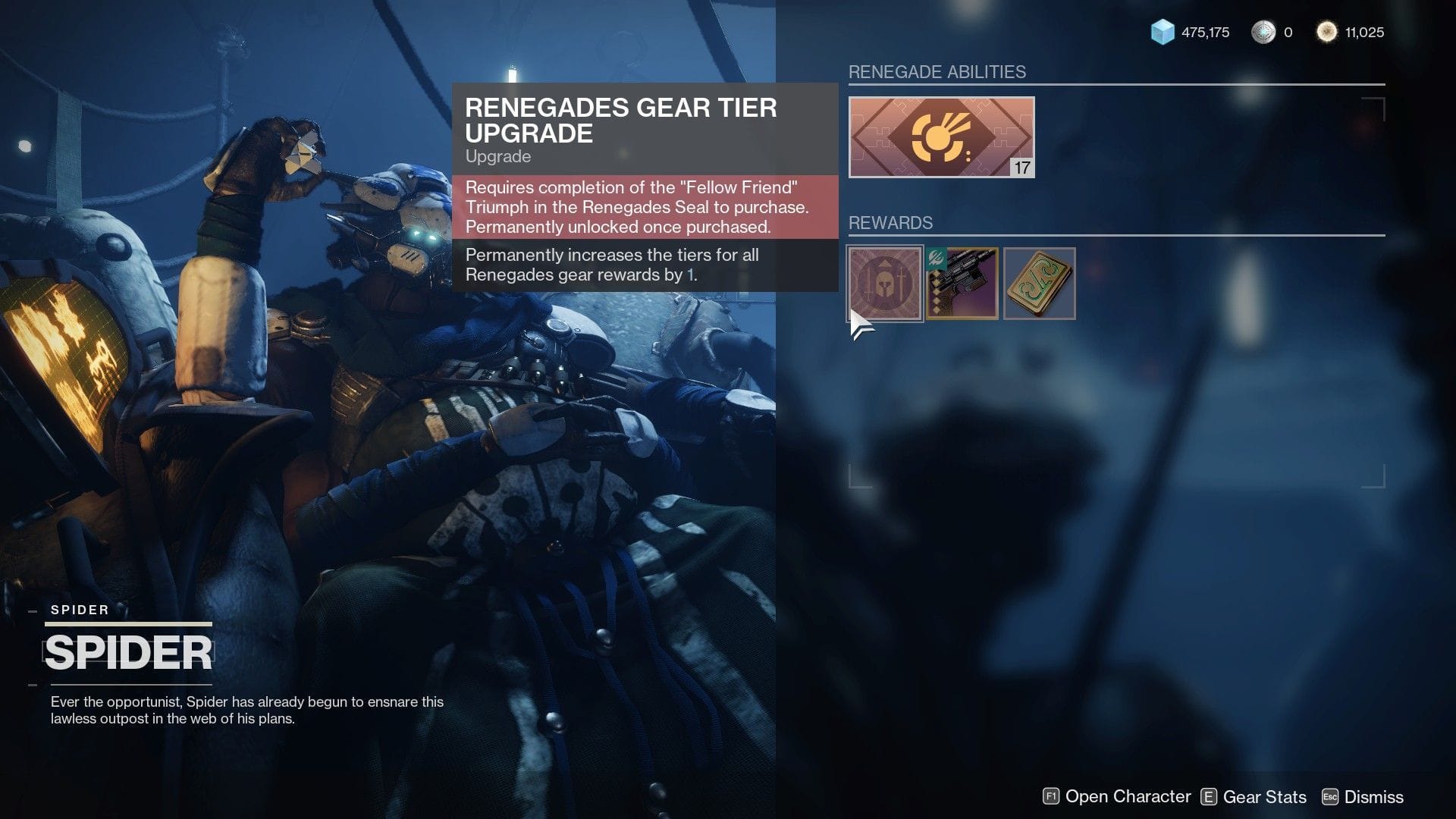Select the green tome reward

[x=1039, y=284]
